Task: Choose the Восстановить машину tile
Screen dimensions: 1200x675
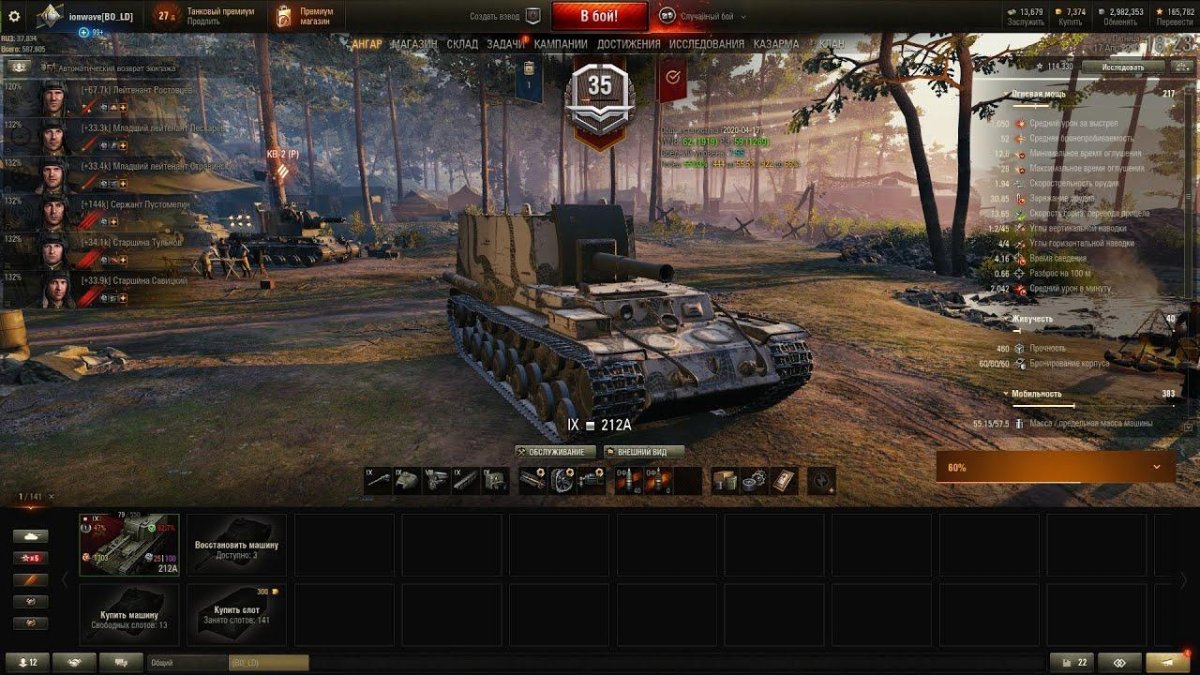Action: click(x=237, y=545)
